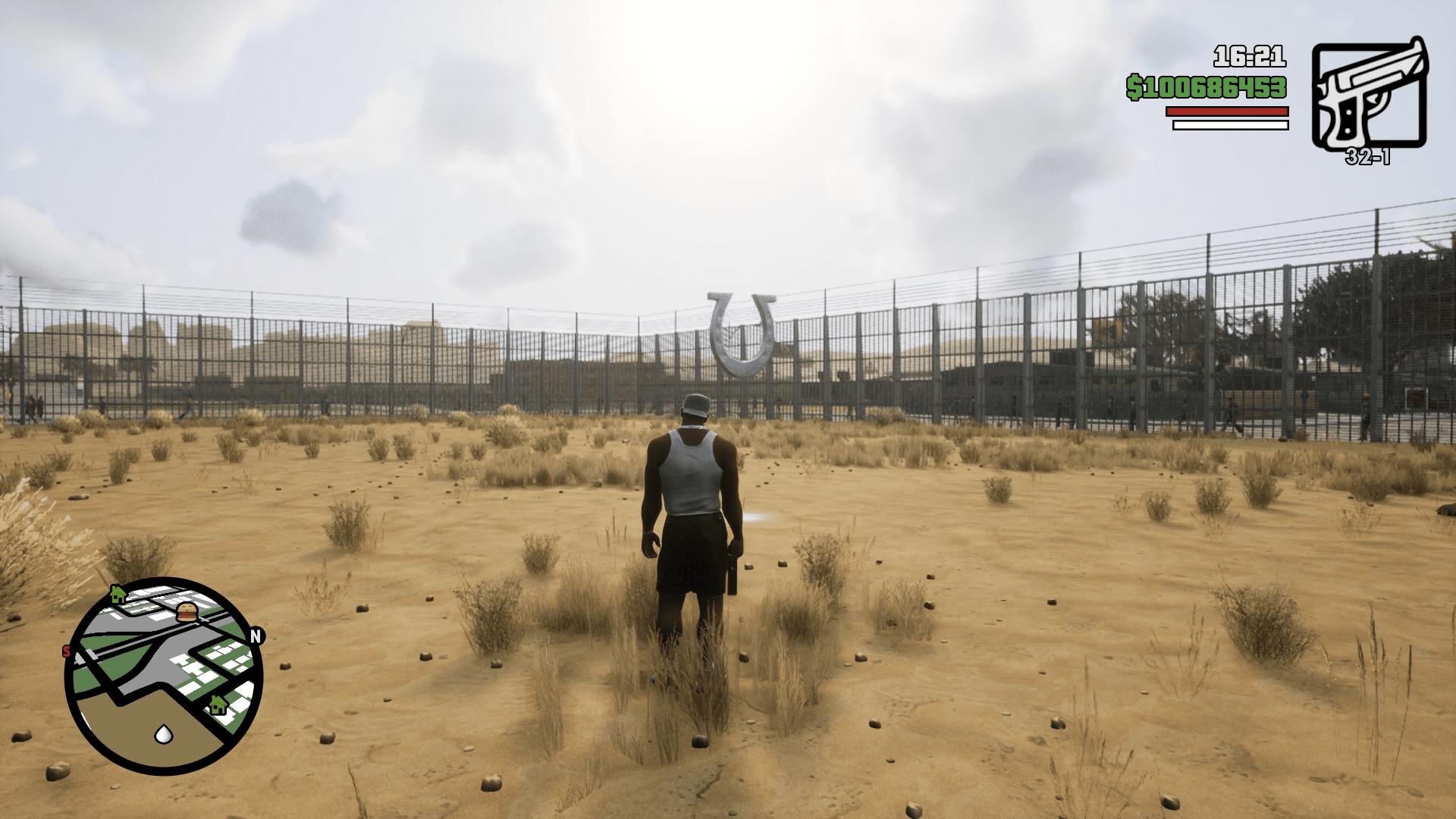The height and width of the screenshot is (819, 1456).
Task: Click the Burger Shot burger icon on the radar
Action: [186, 612]
